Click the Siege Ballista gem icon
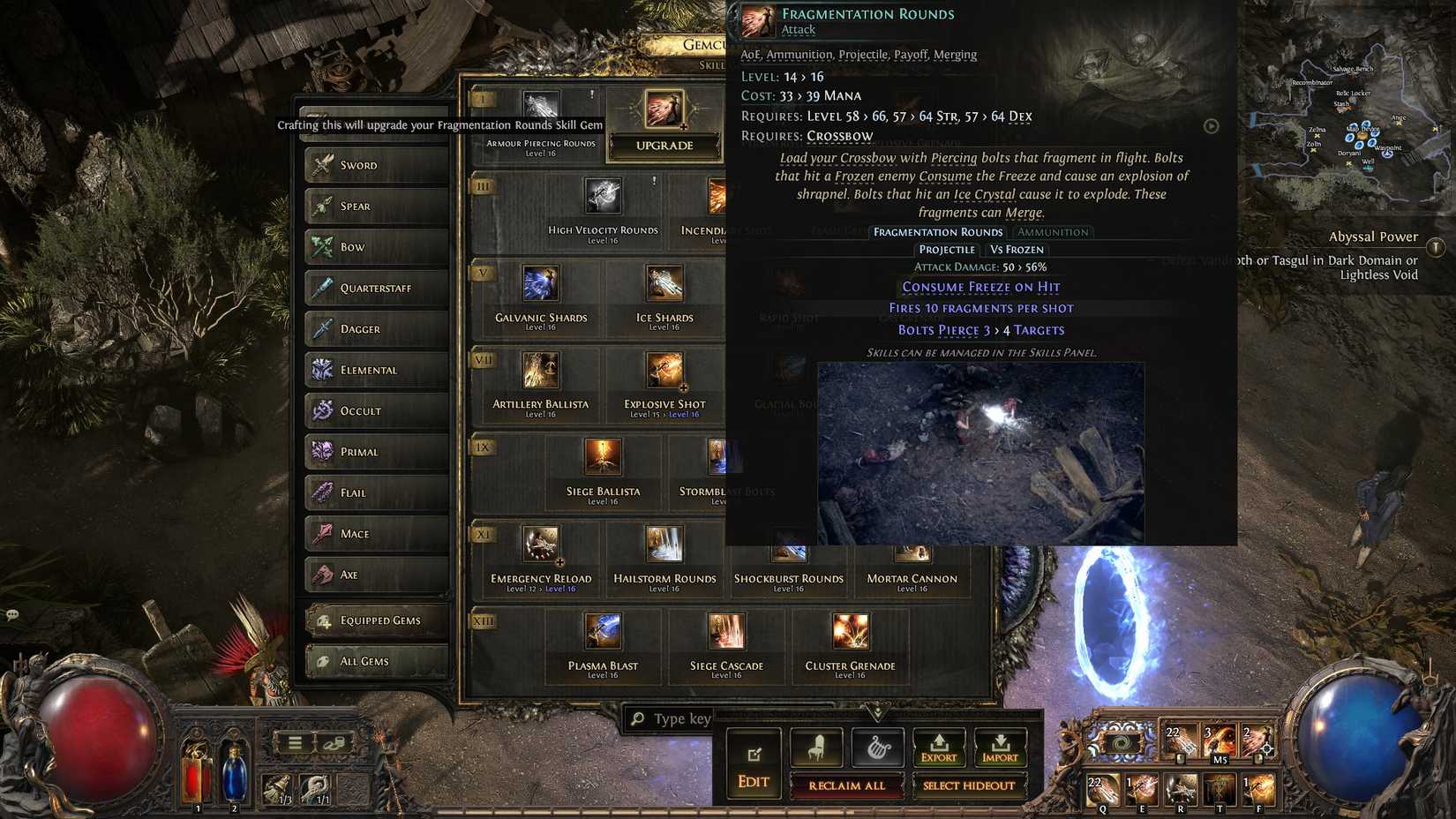This screenshot has height=819, width=1456. [x=604, y=459]
